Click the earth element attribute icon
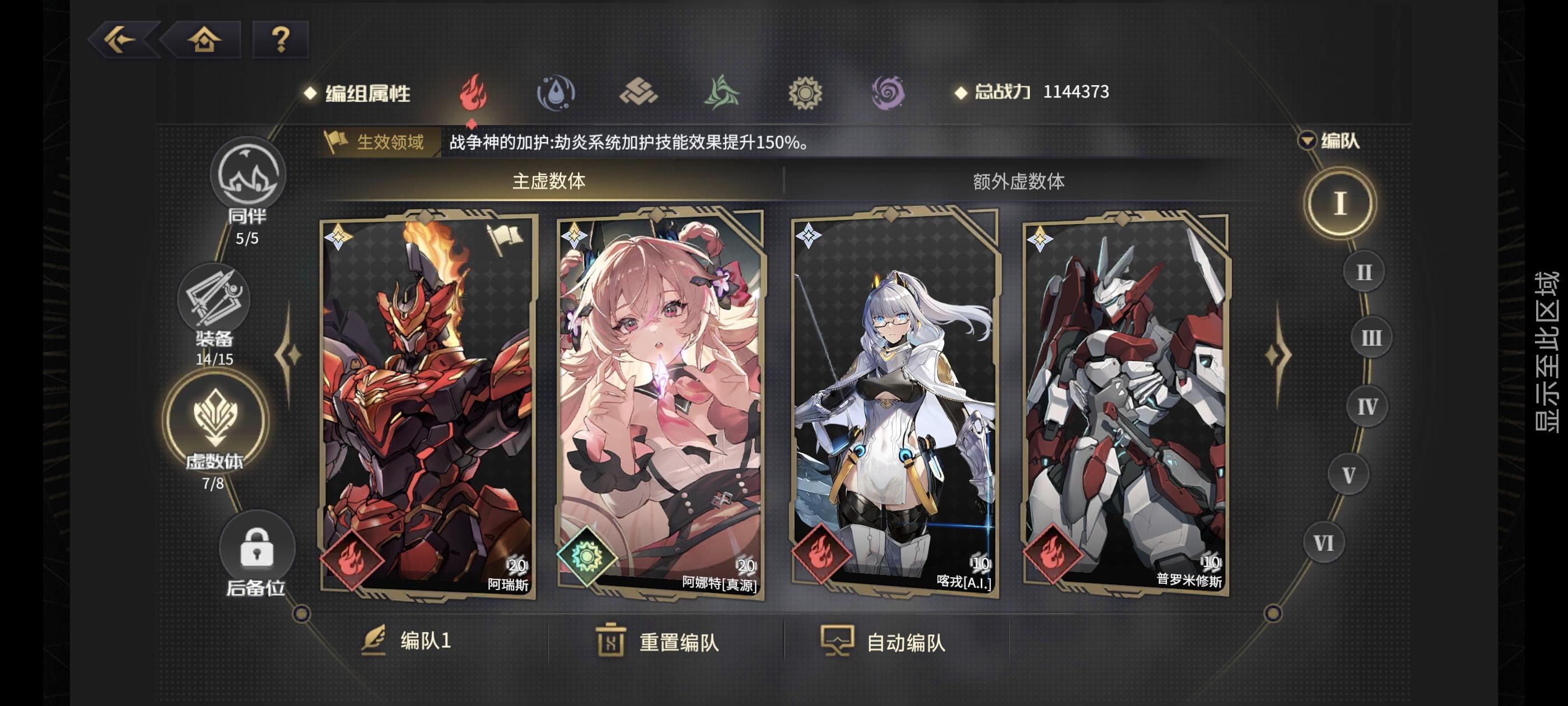1568x706 pixels. pyautogui.click(x=638, y=91)
